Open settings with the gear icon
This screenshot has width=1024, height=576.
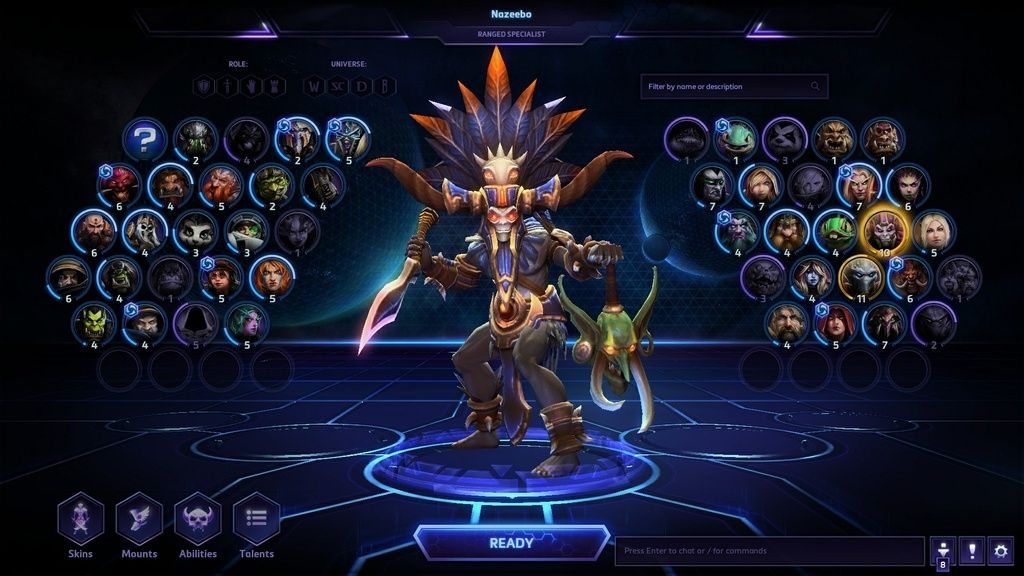(x=1000, y=550)
